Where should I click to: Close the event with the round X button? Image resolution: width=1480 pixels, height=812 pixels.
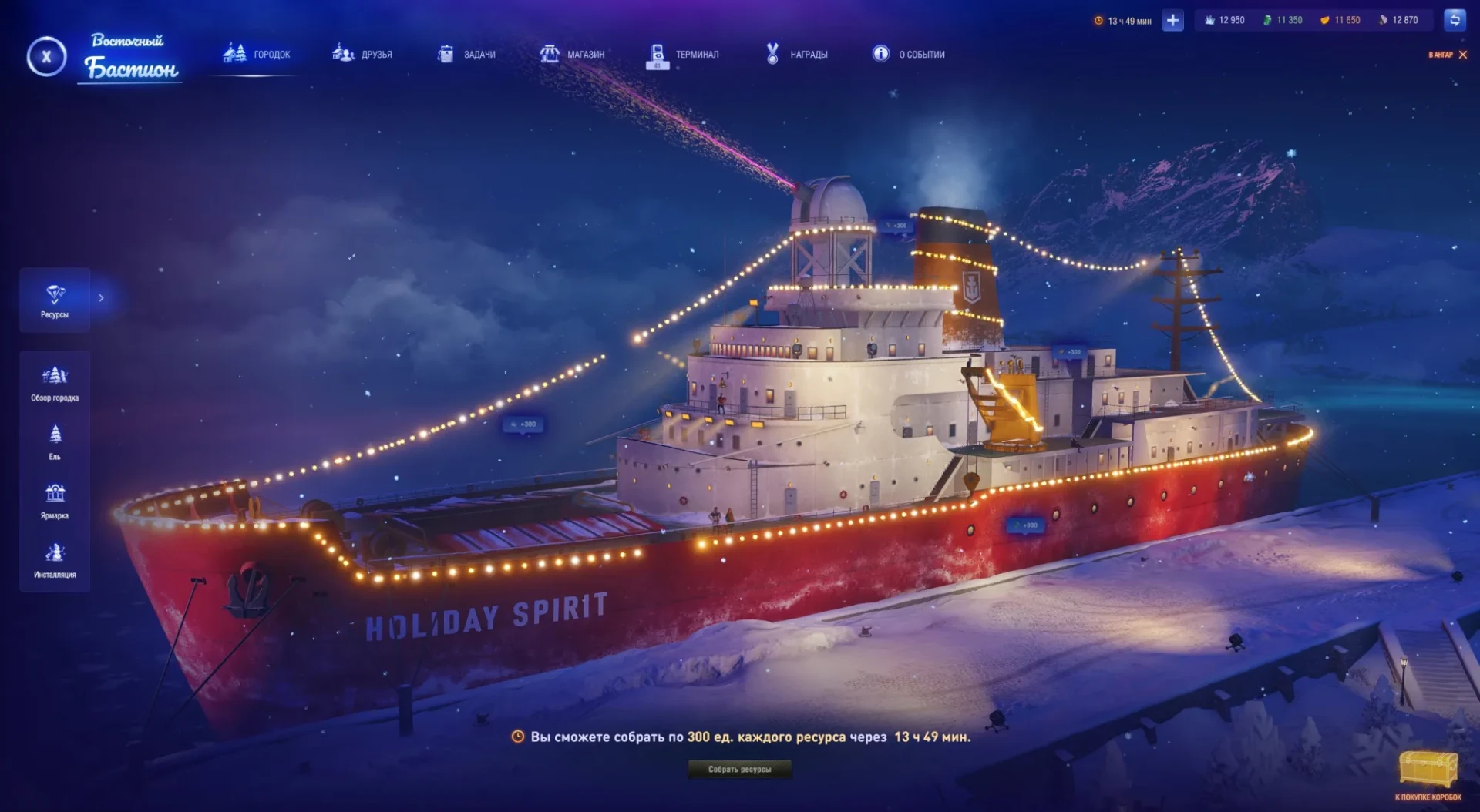[x=46, y=56]
